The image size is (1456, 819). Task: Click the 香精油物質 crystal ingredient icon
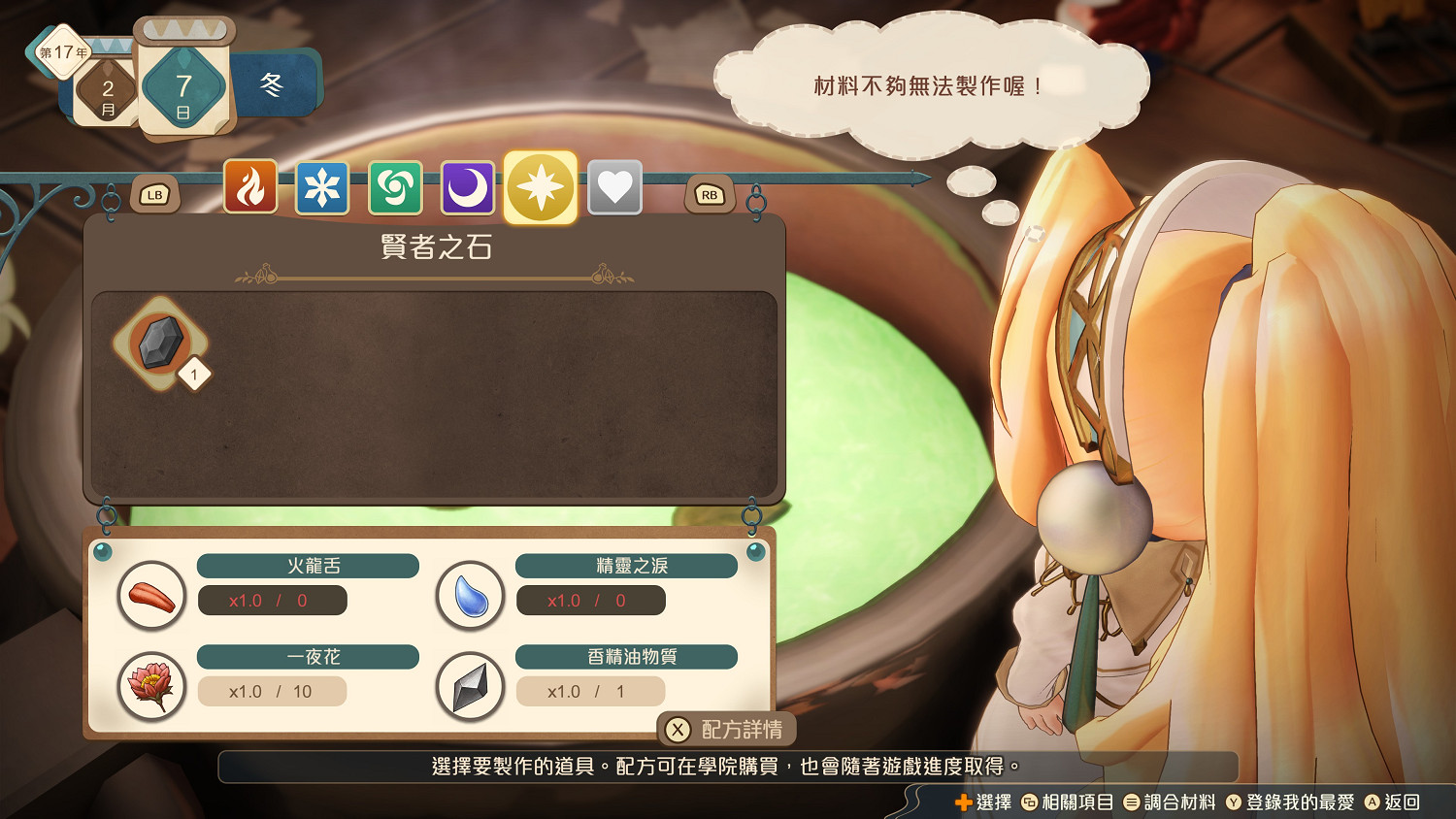click(x=469, y=686)
